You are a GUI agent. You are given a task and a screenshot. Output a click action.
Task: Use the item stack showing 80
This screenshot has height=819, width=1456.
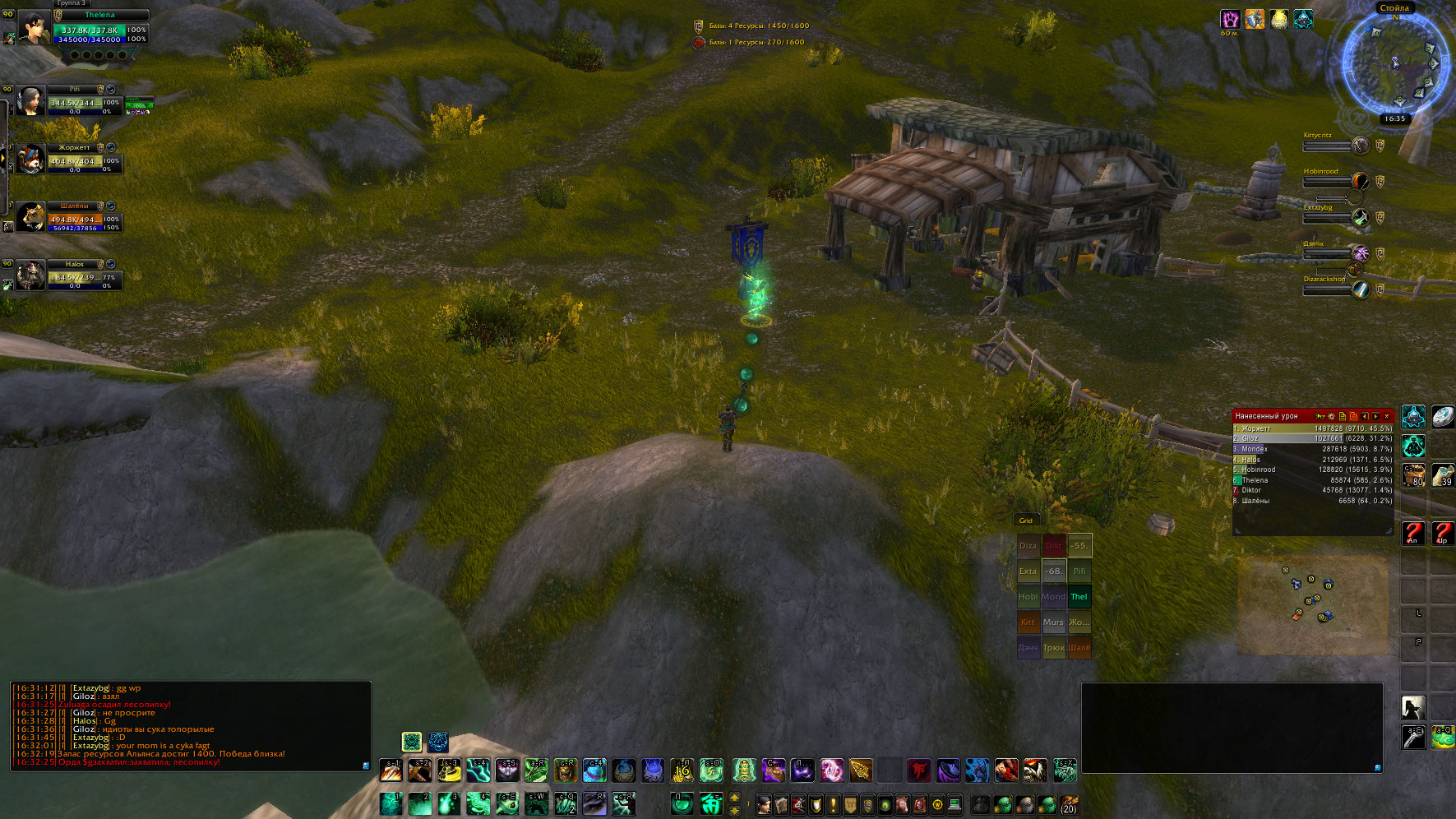tap(1413, 474)
